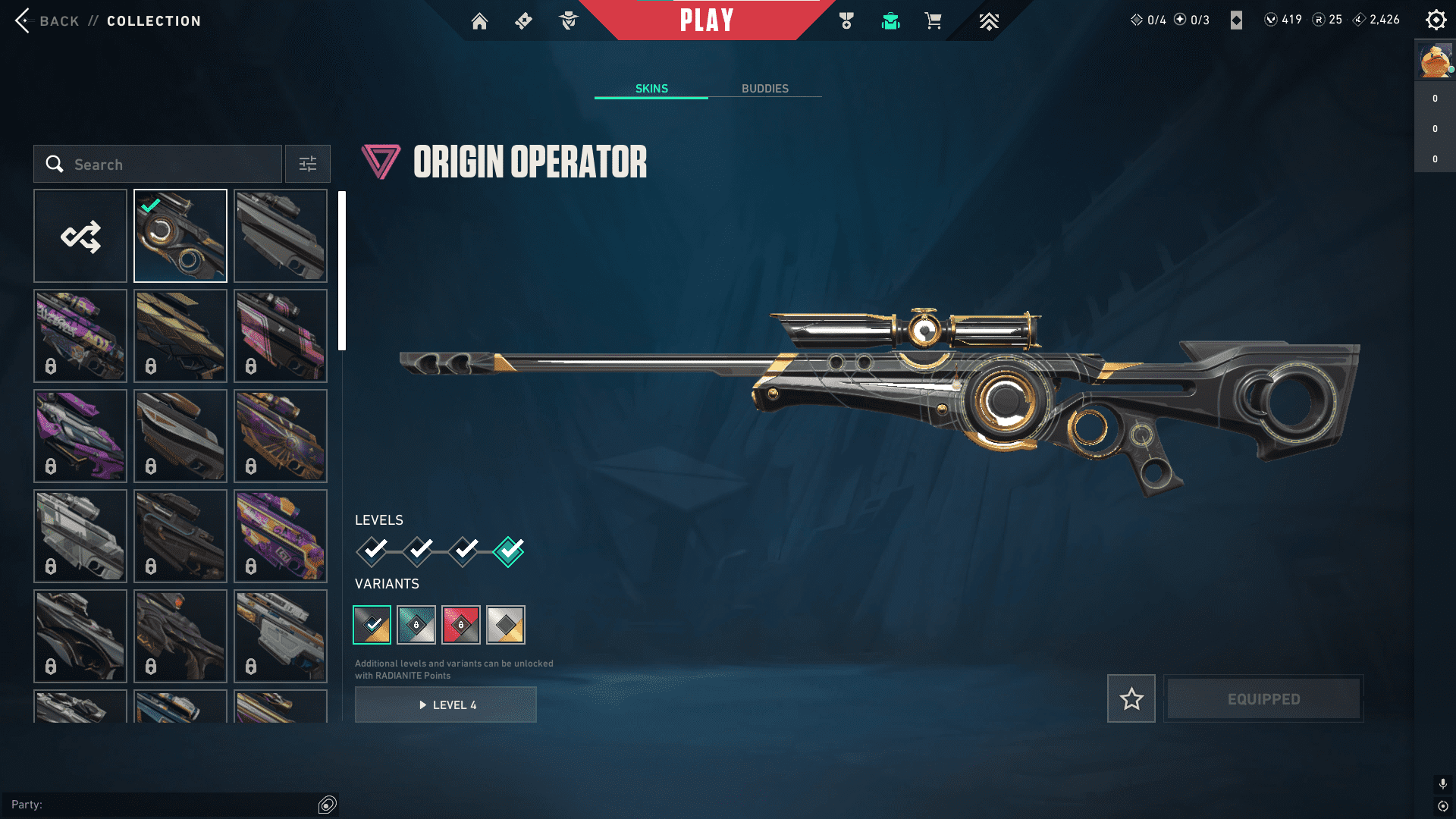Play the Level 4 preview video

click(446, 705)
